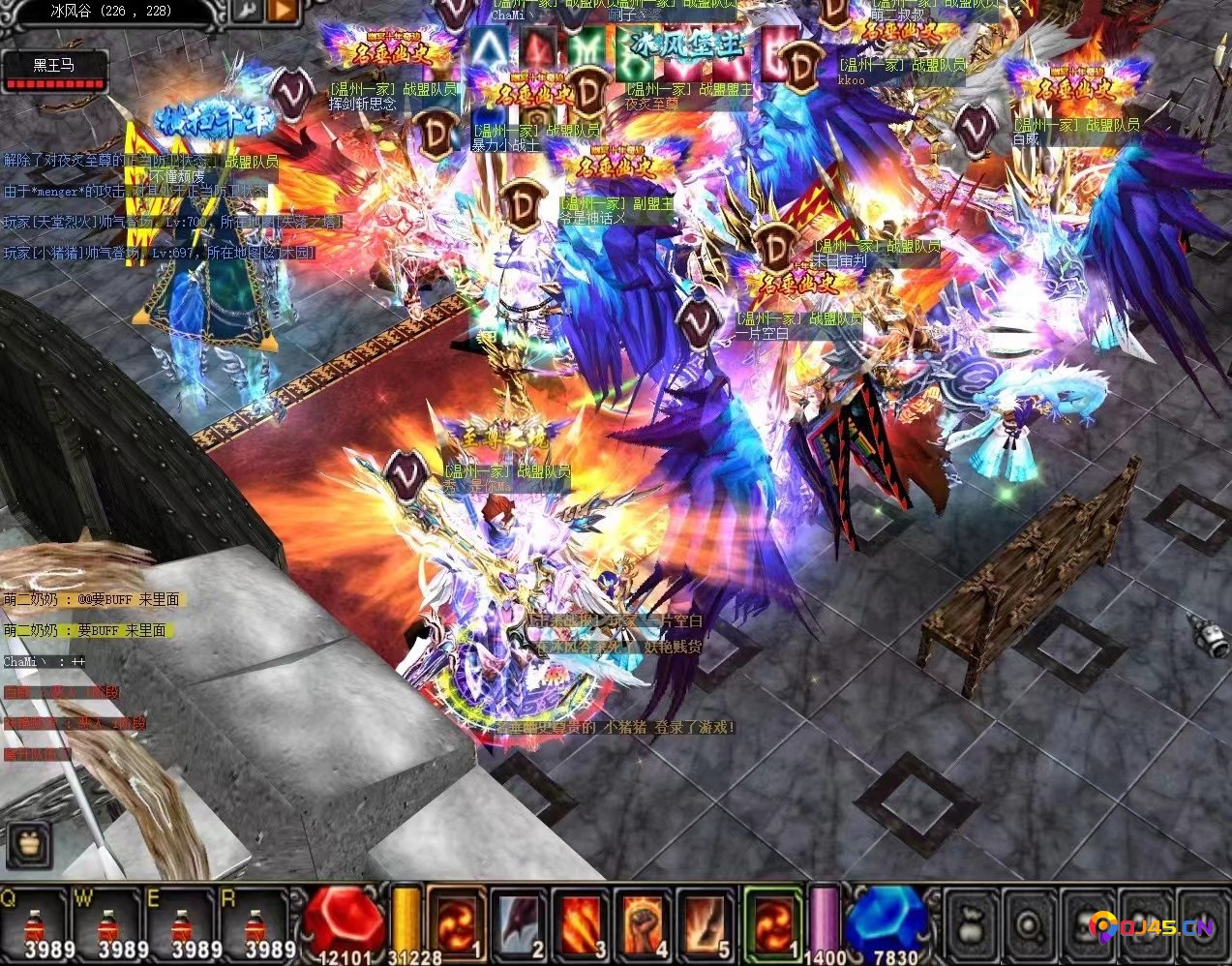Use the red potion in slot W
This screenshot has width=1232, height=966.
[x=108, y=925]
